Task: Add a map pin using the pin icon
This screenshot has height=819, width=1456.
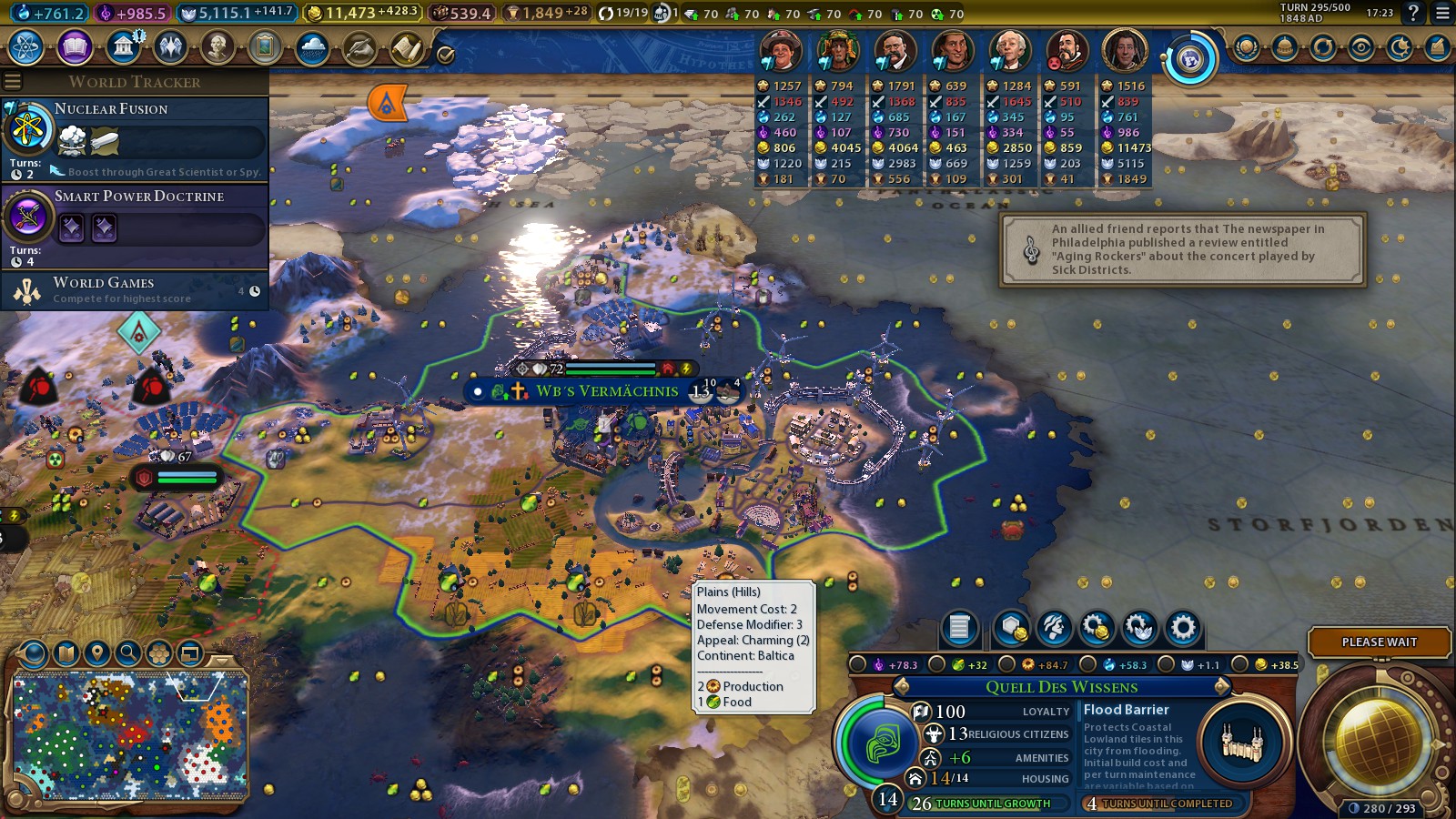Action: (97, 652)
